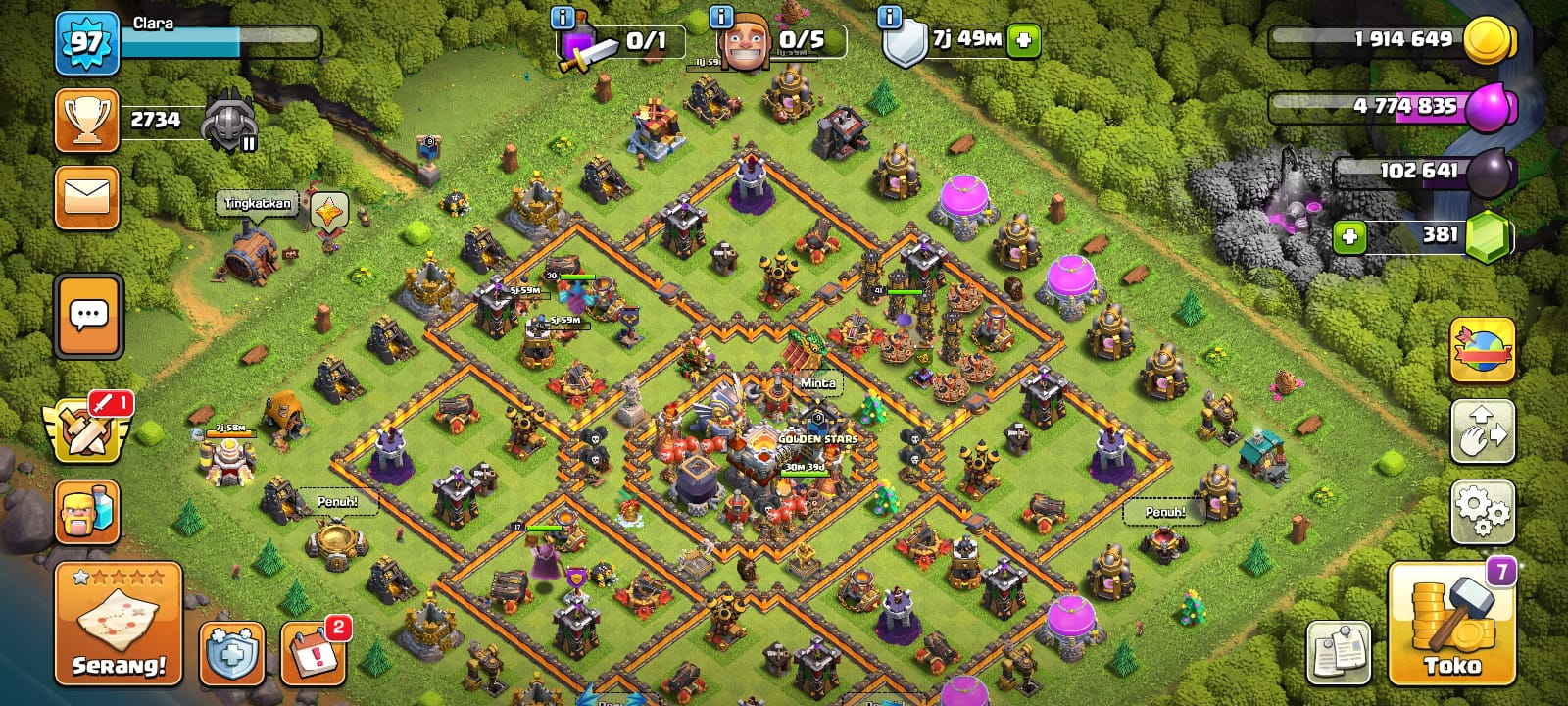Viewport: 1568px width, 706px height.
Task: Open the clan war crossed swords button
Action: tap(87, 429)
